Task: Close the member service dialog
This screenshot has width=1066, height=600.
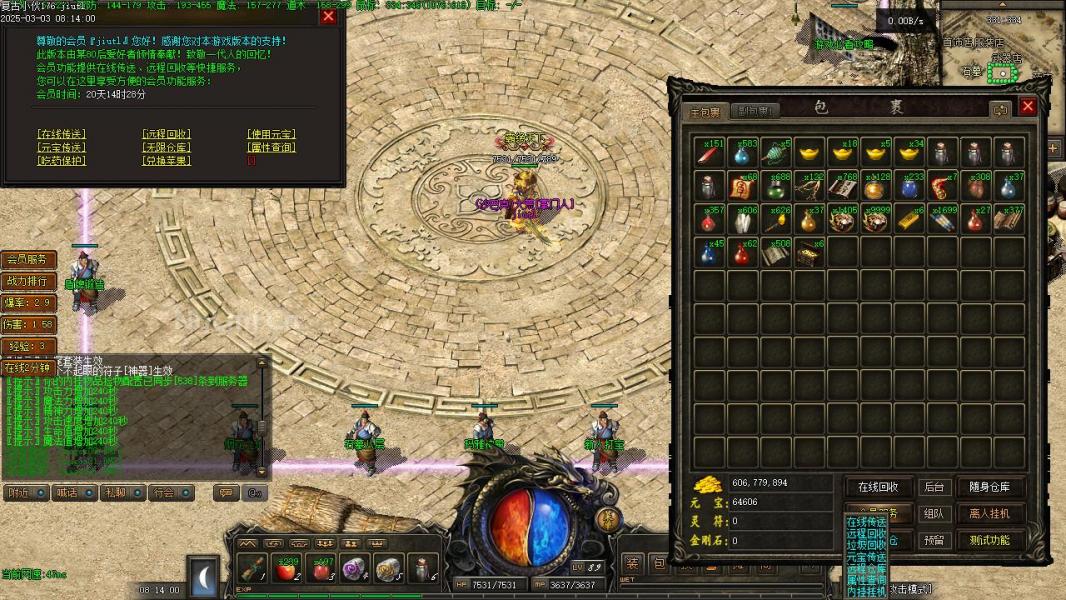Action: 328,16
